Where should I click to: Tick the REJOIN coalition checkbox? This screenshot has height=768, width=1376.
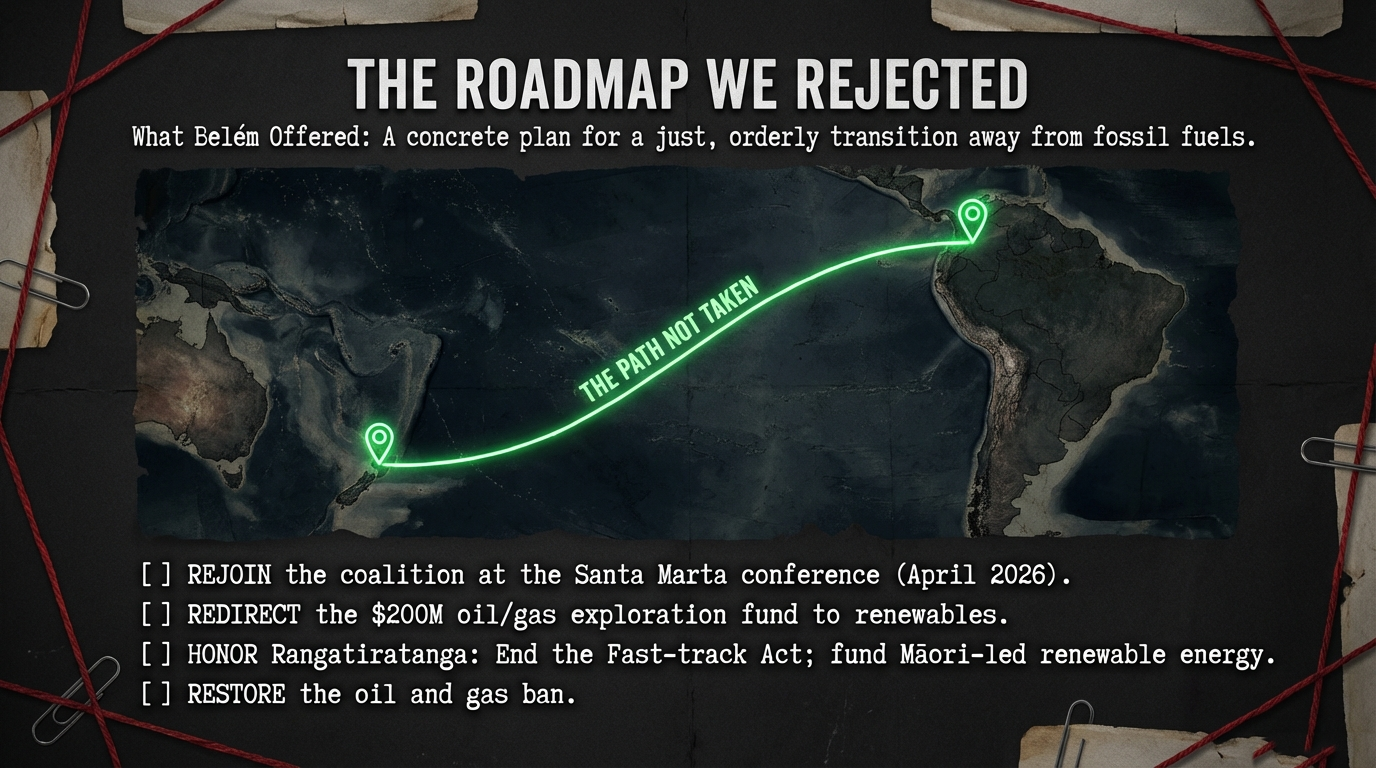click(x=156, y=575)
